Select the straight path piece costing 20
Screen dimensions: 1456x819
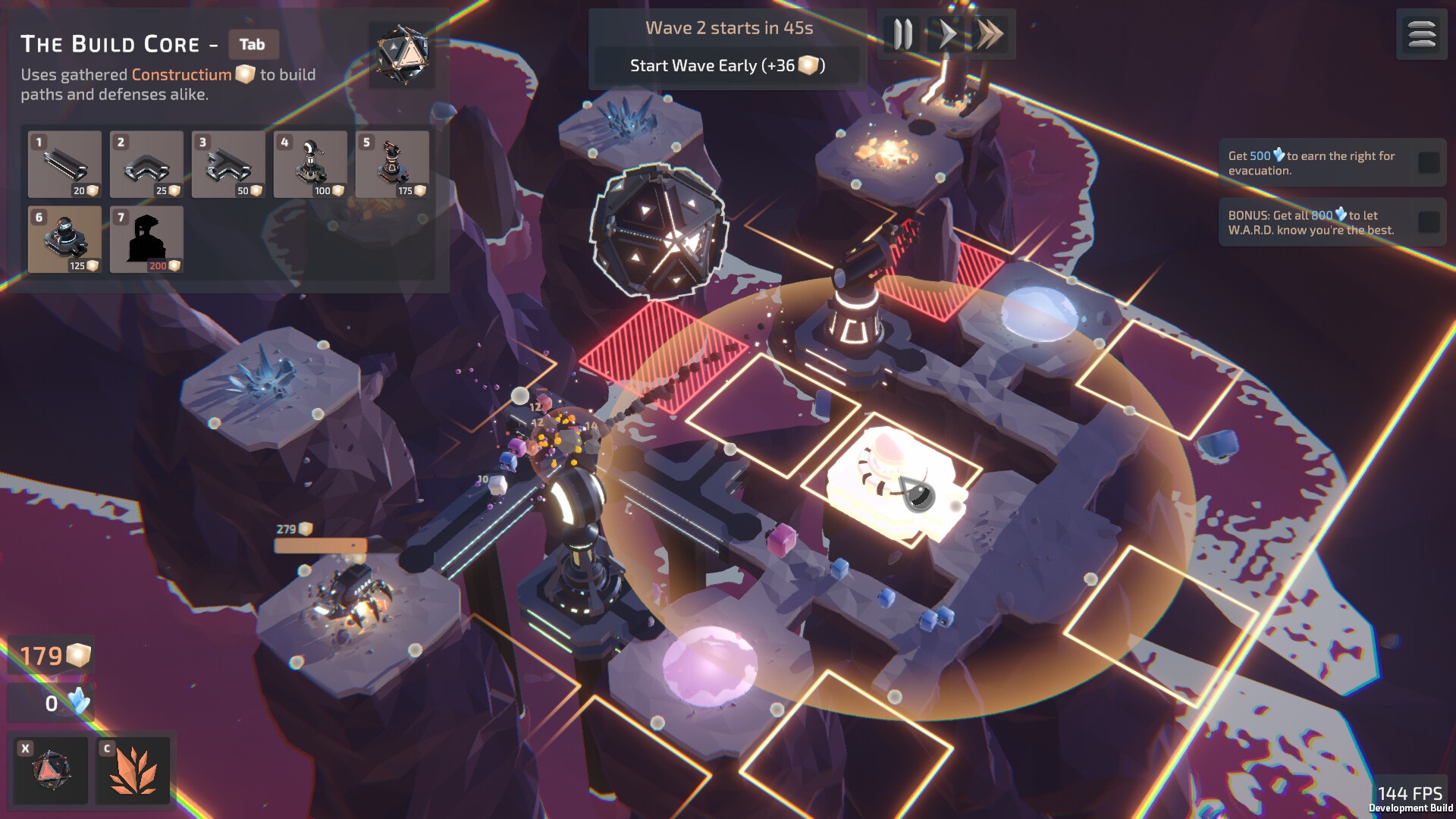(x=64, y=164)
